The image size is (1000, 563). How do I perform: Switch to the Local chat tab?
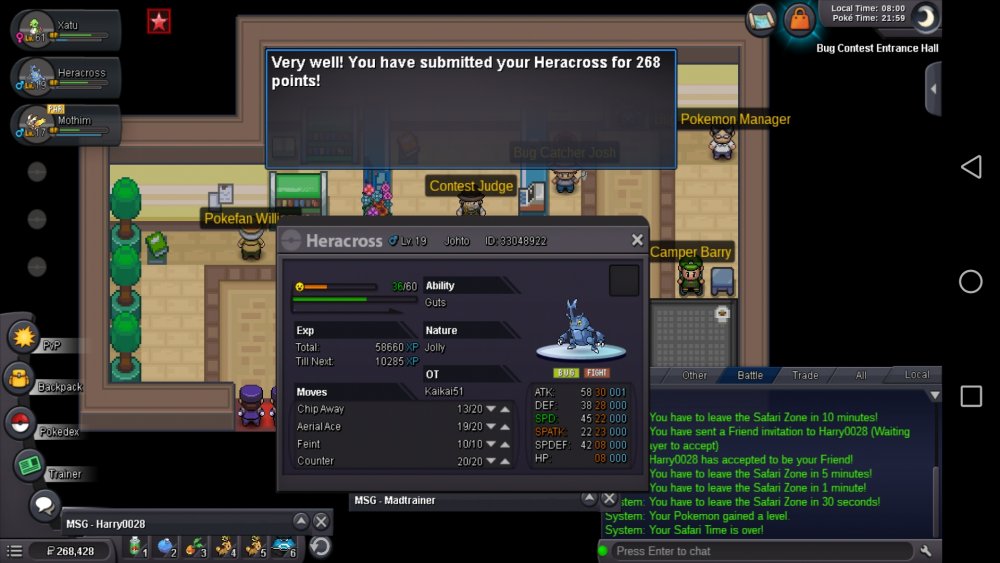pyautogui.click(x=916, y=375)
